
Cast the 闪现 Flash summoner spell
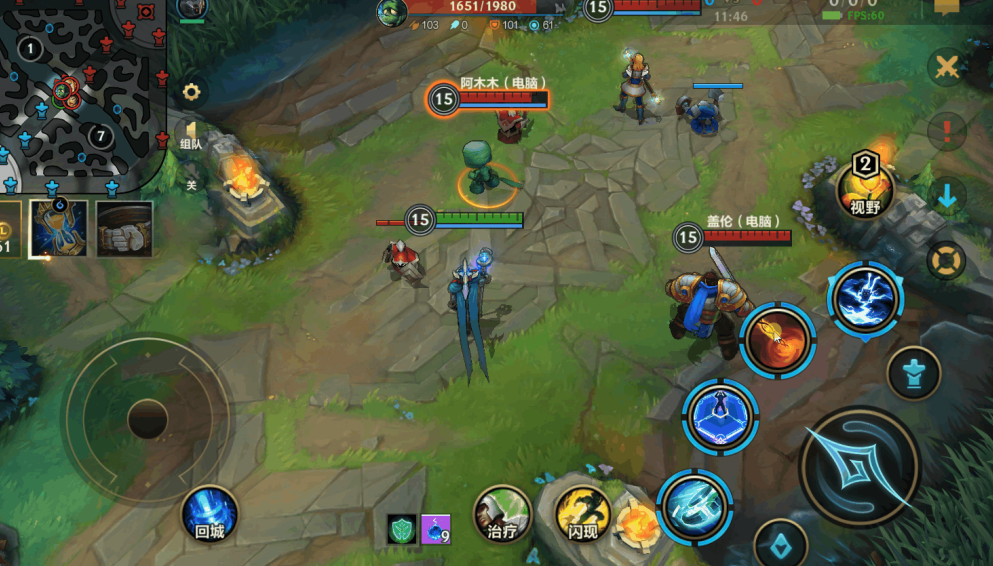click(x=583, y=515)
